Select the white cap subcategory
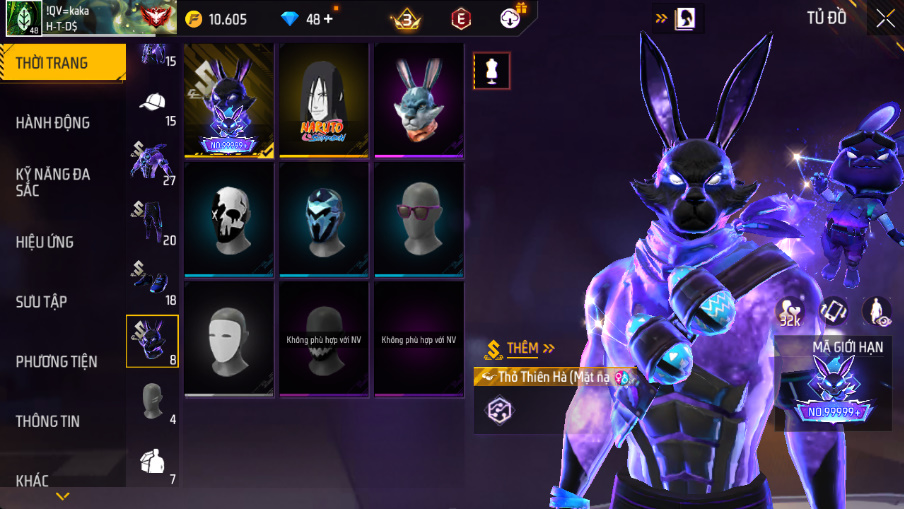This screenshot has height=509, width=904. [152, 103]
